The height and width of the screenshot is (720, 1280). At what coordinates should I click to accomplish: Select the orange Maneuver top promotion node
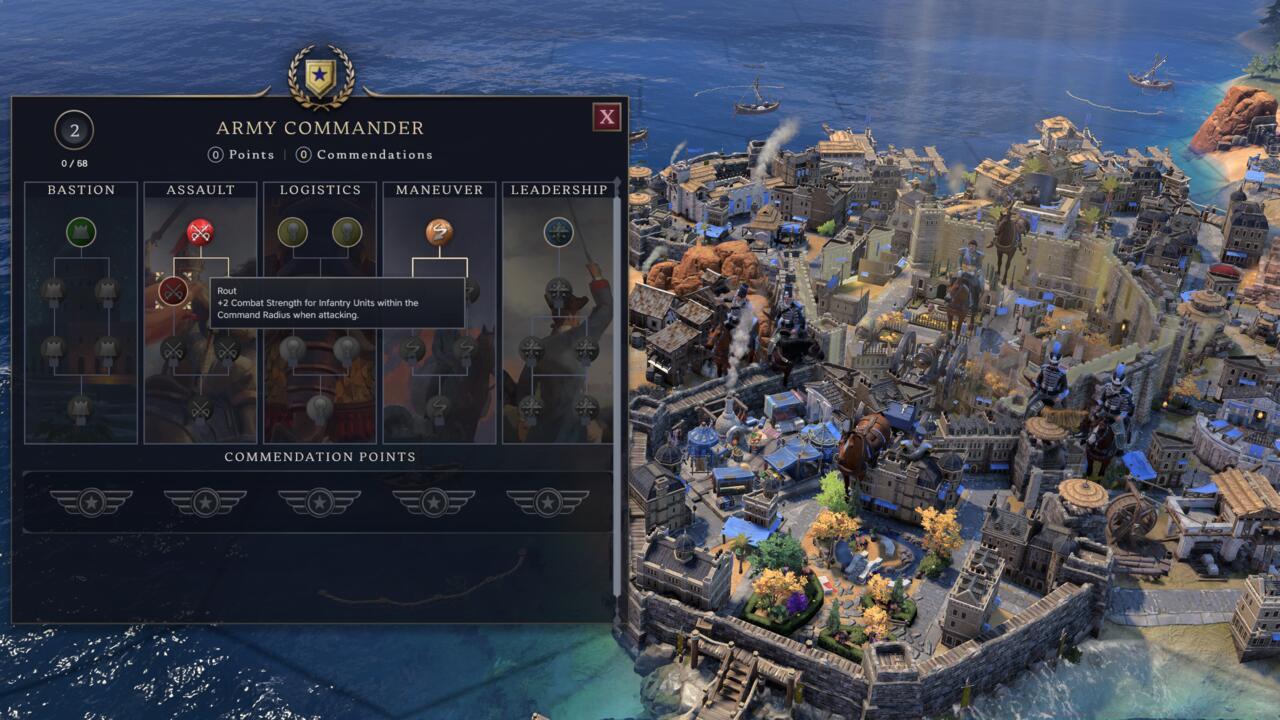[x=439, y=232]
